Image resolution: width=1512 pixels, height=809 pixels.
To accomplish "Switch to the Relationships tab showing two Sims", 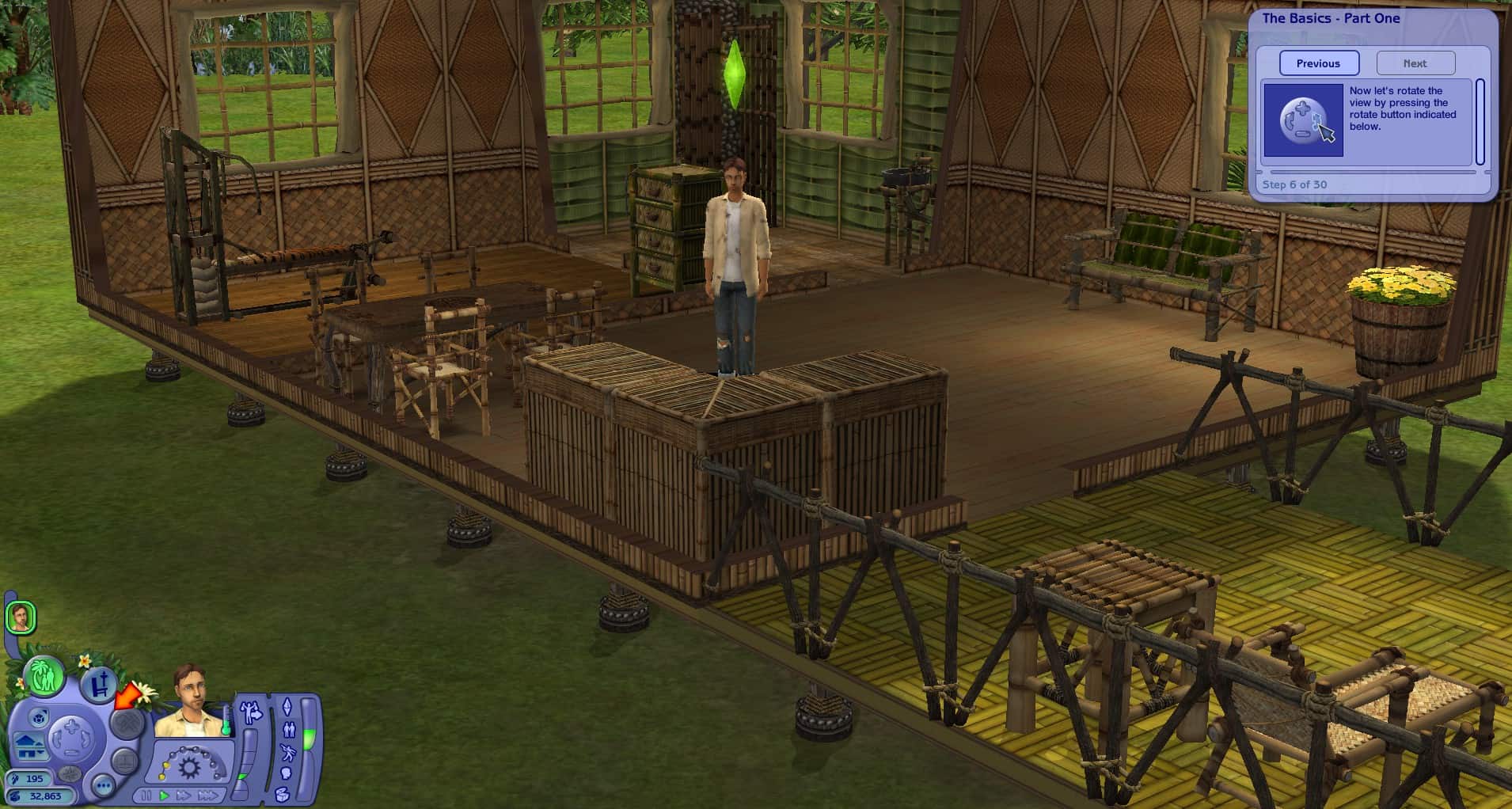I will [289, 731].
